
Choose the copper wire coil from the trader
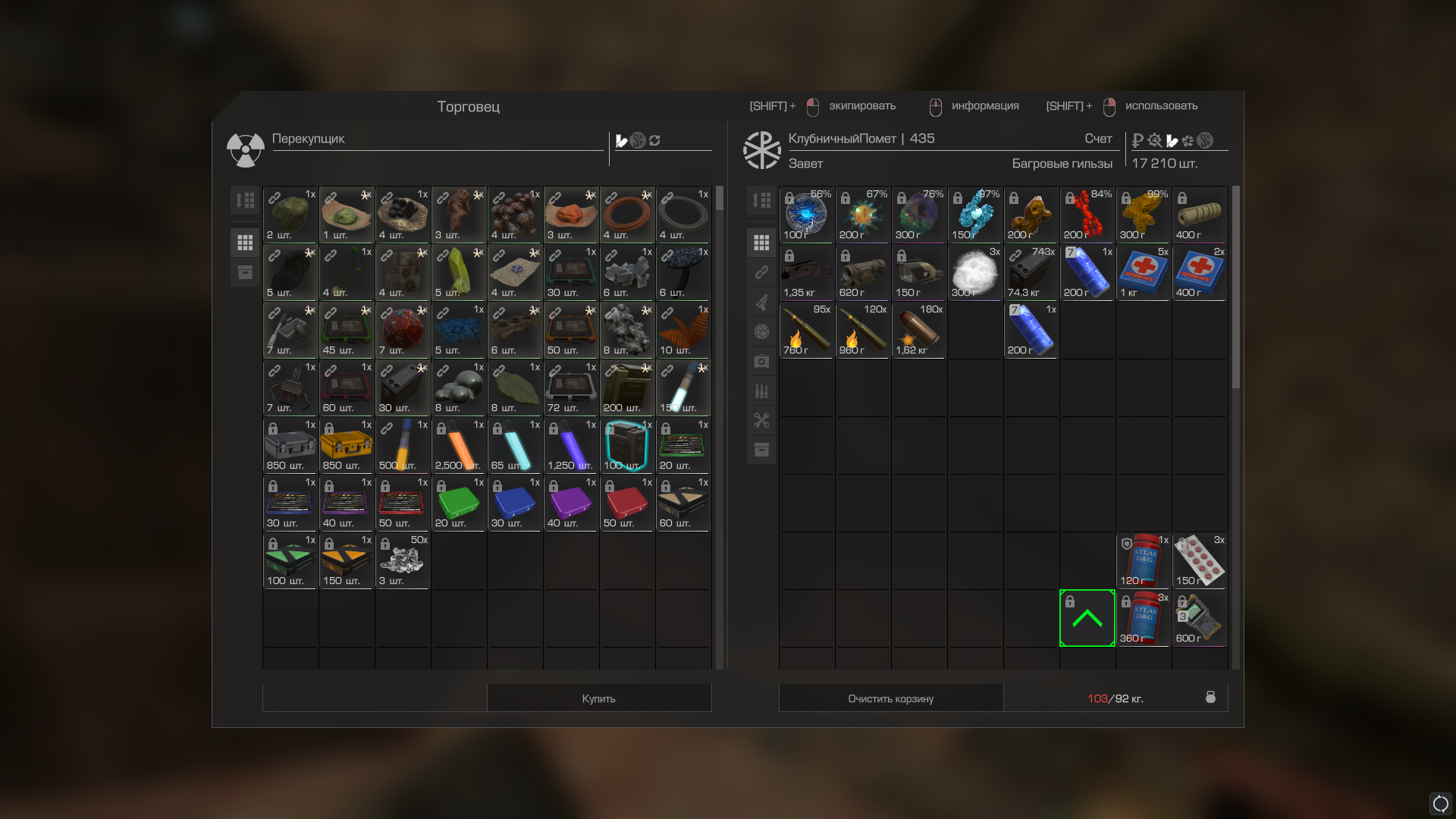click(x=627, y=215)
